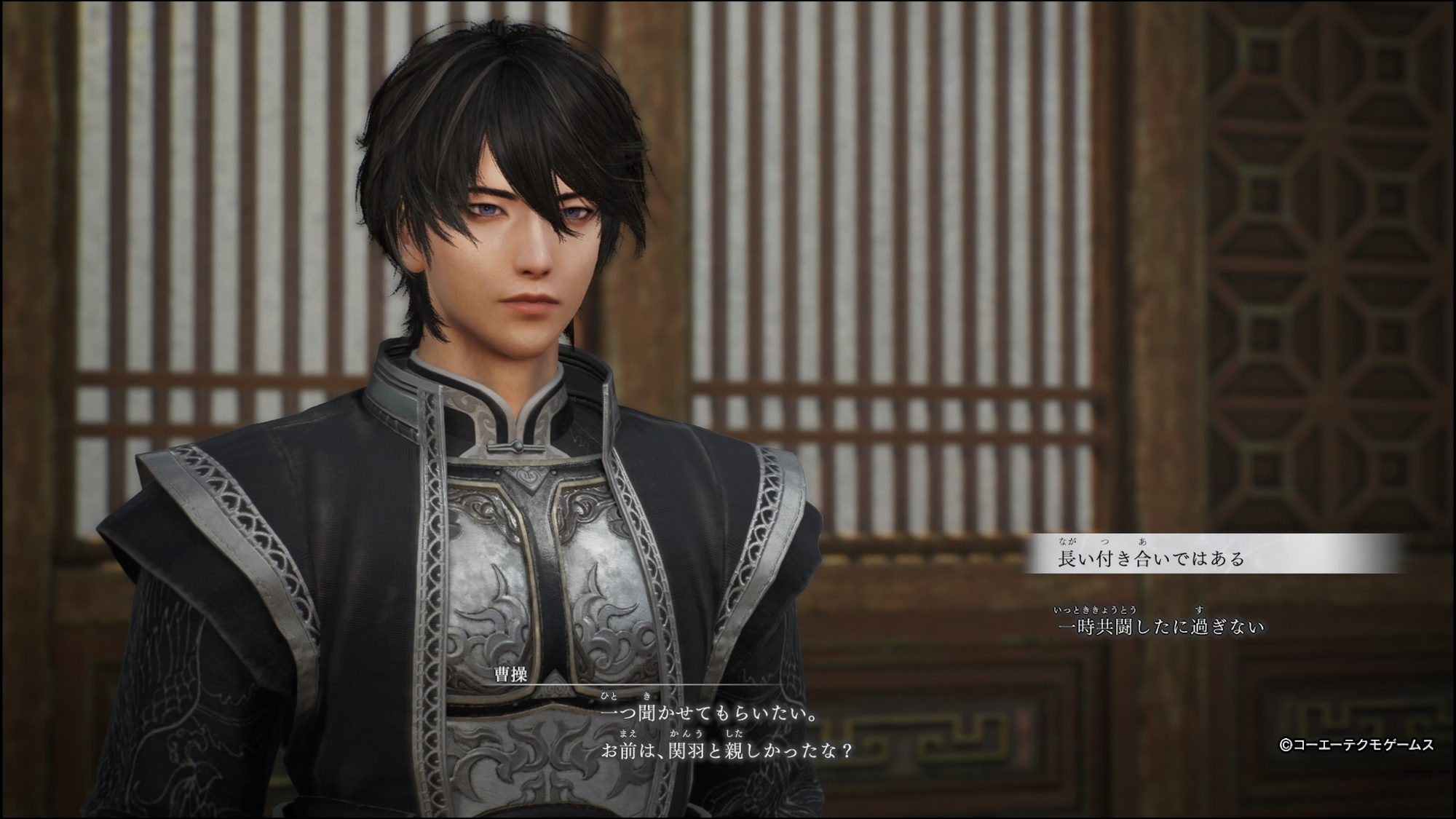The height and width of the screenshot is (819, 1456).
Task: Select the response 一時共闘したに過ぎない
Action: (1160, 626)
